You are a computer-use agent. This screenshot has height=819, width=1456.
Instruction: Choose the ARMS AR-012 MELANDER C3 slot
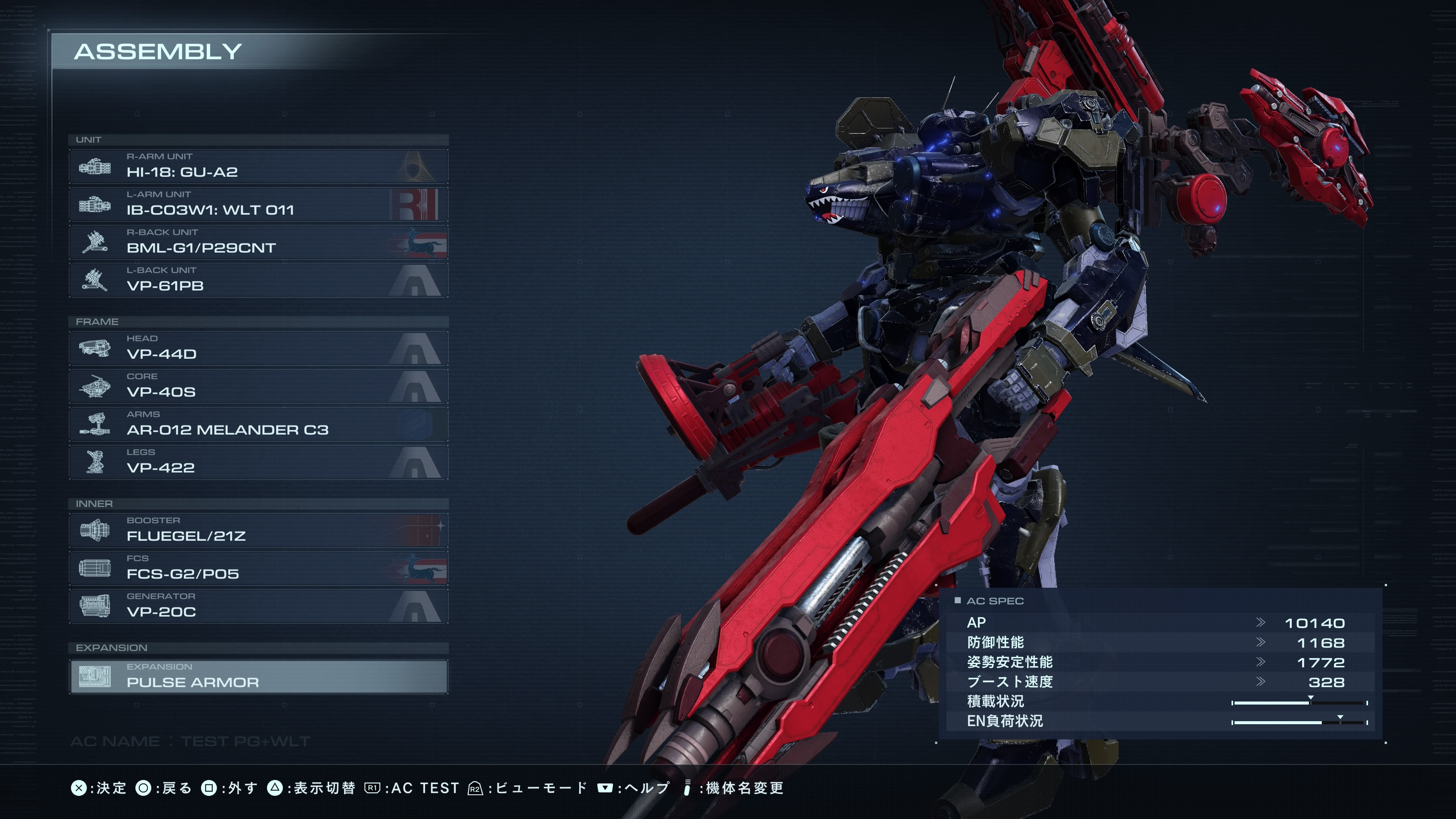(258, 424)
